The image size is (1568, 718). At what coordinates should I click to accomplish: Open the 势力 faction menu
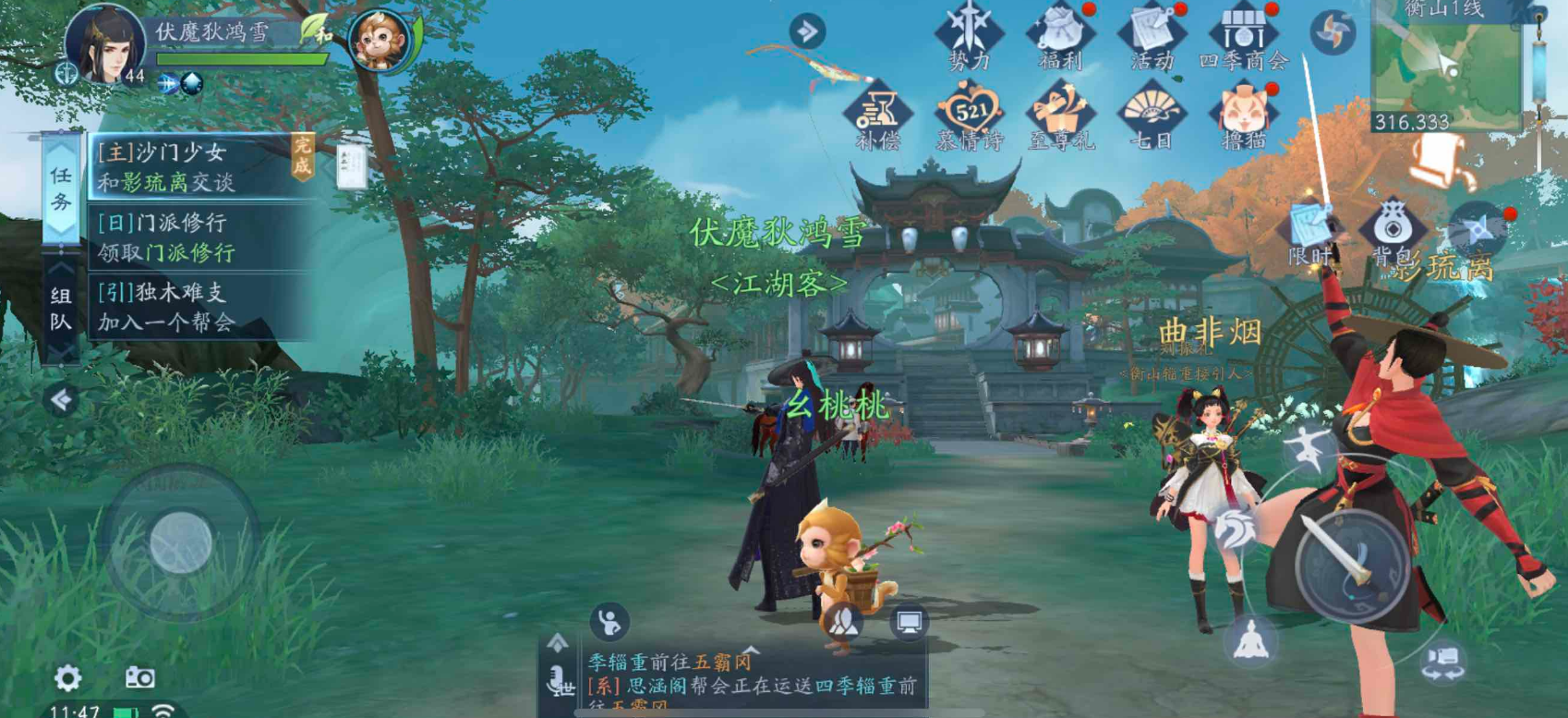[x=968, y=37]
